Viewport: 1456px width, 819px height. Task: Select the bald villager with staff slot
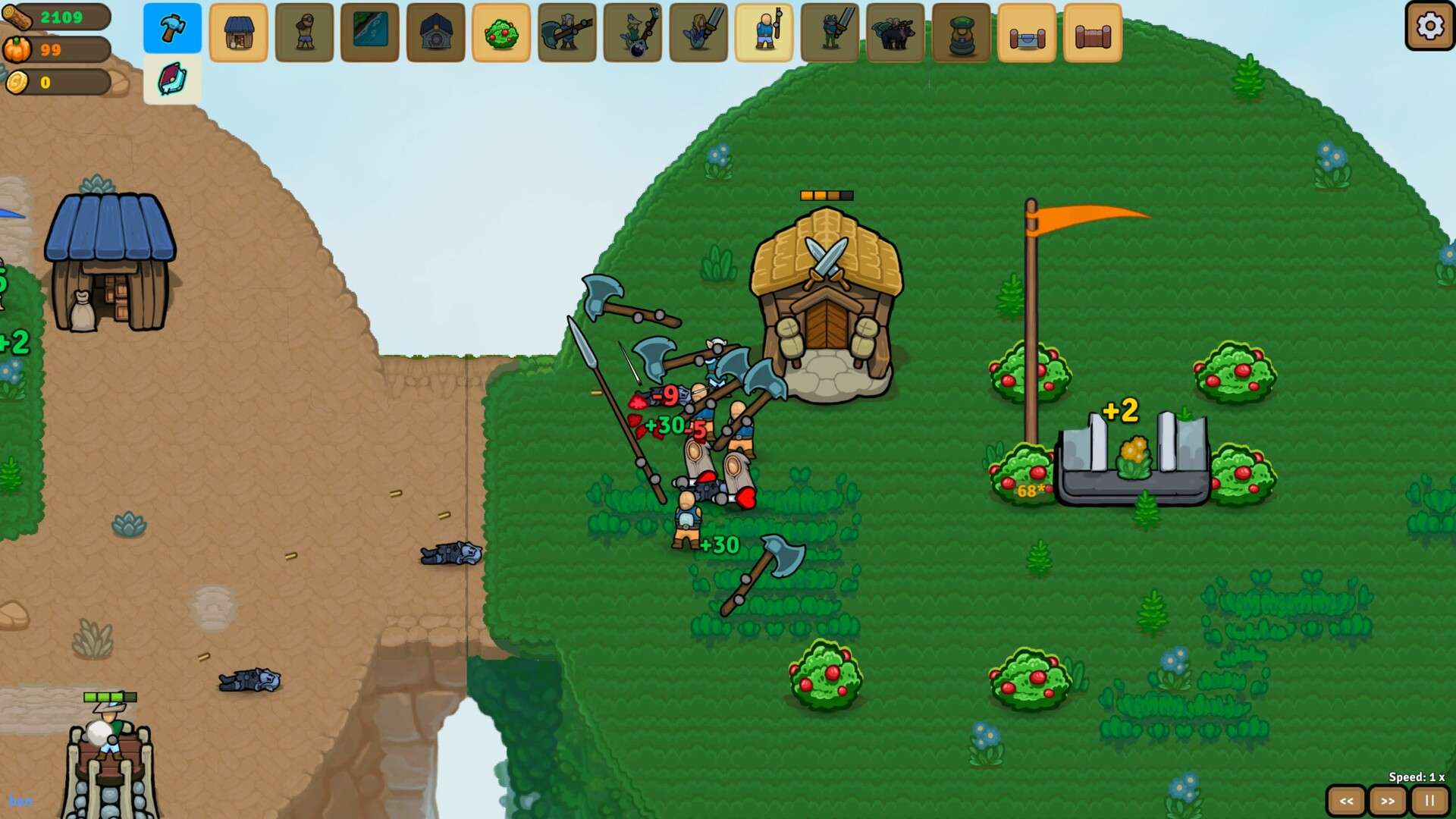click(764, 33)
